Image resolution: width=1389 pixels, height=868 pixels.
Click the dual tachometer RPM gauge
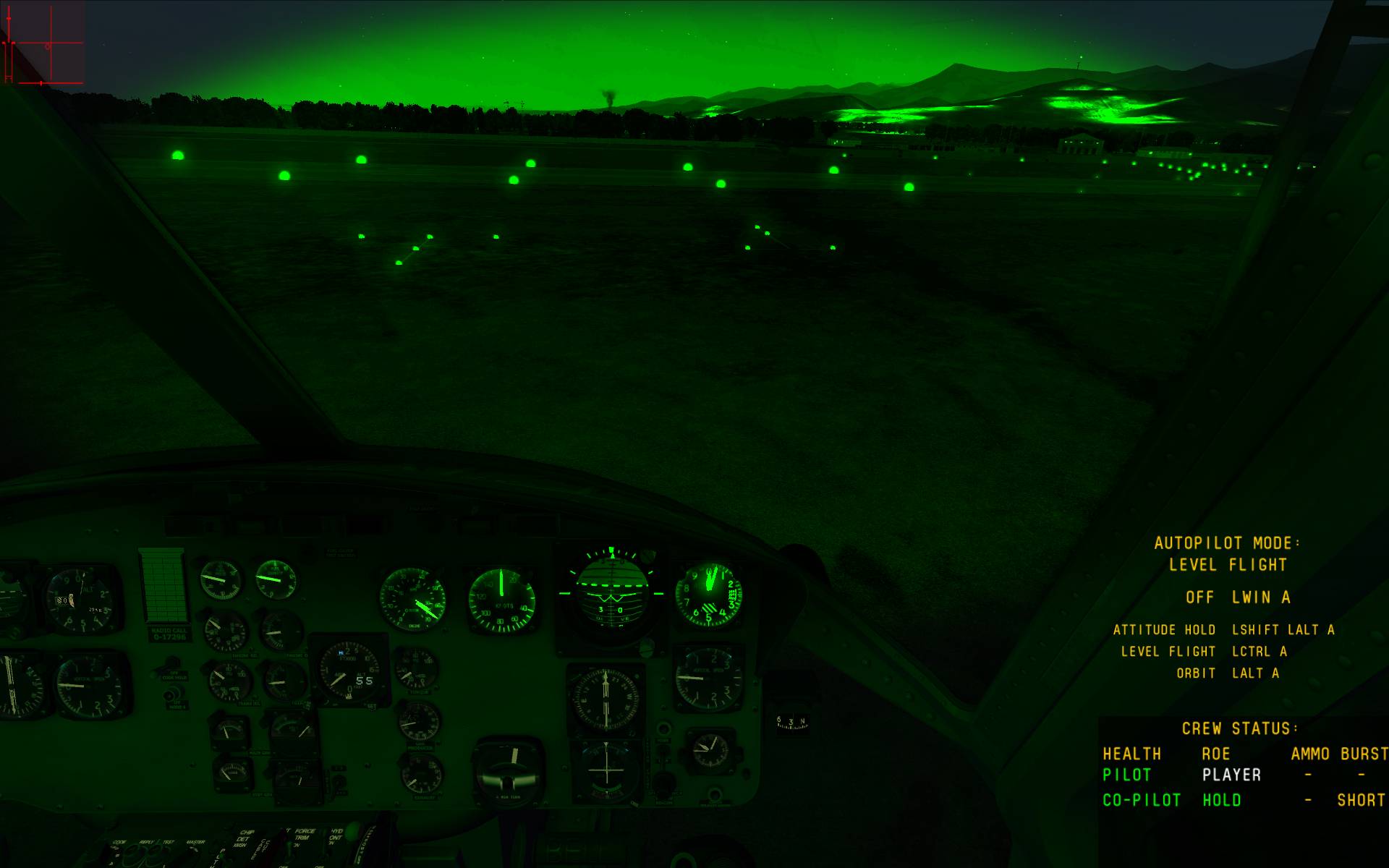[413, 599]
